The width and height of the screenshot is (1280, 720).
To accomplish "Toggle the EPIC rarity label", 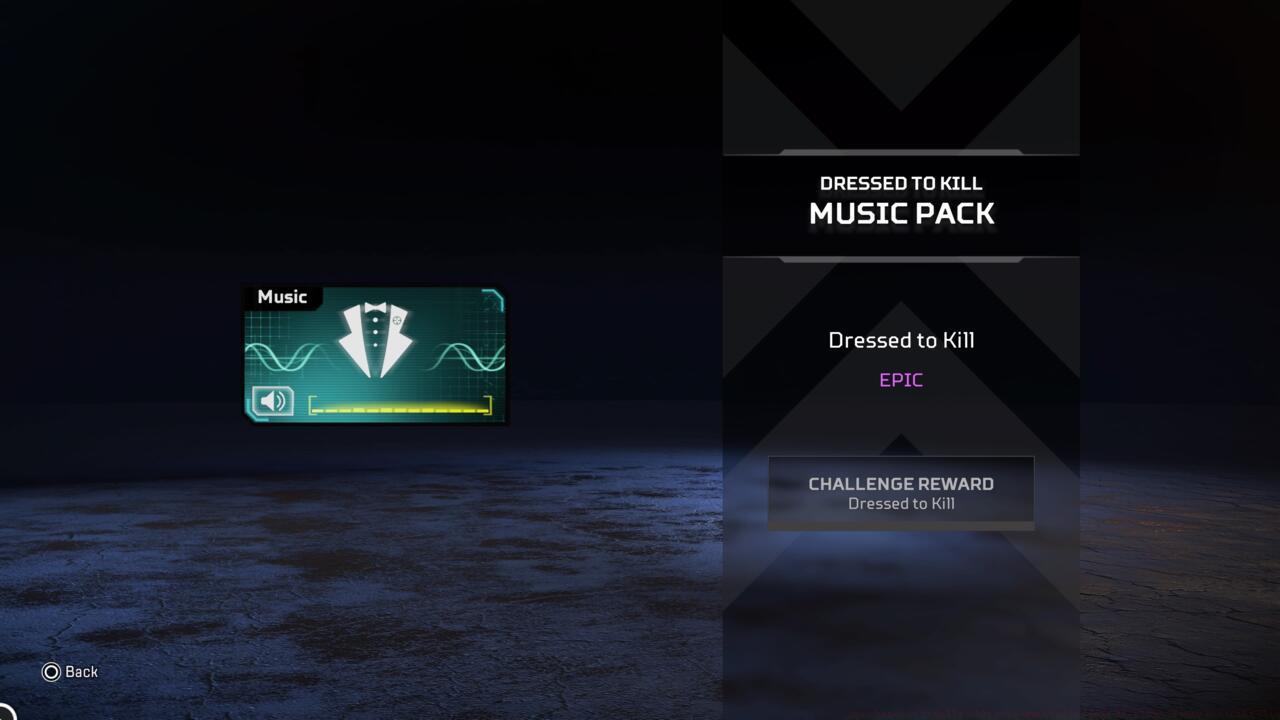I will coord(900,379).
